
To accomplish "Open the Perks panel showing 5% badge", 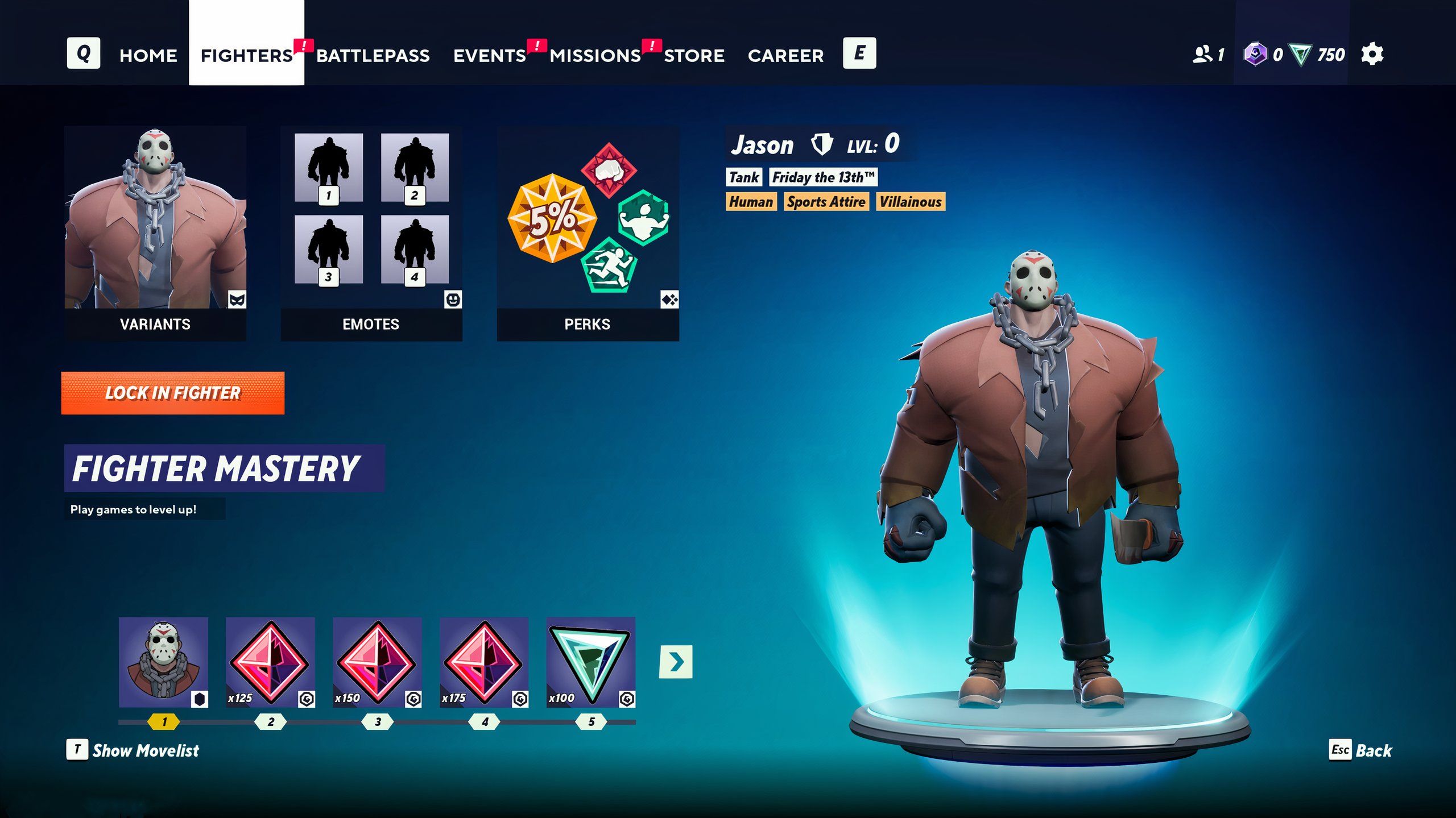I will (x=588, y=227).
